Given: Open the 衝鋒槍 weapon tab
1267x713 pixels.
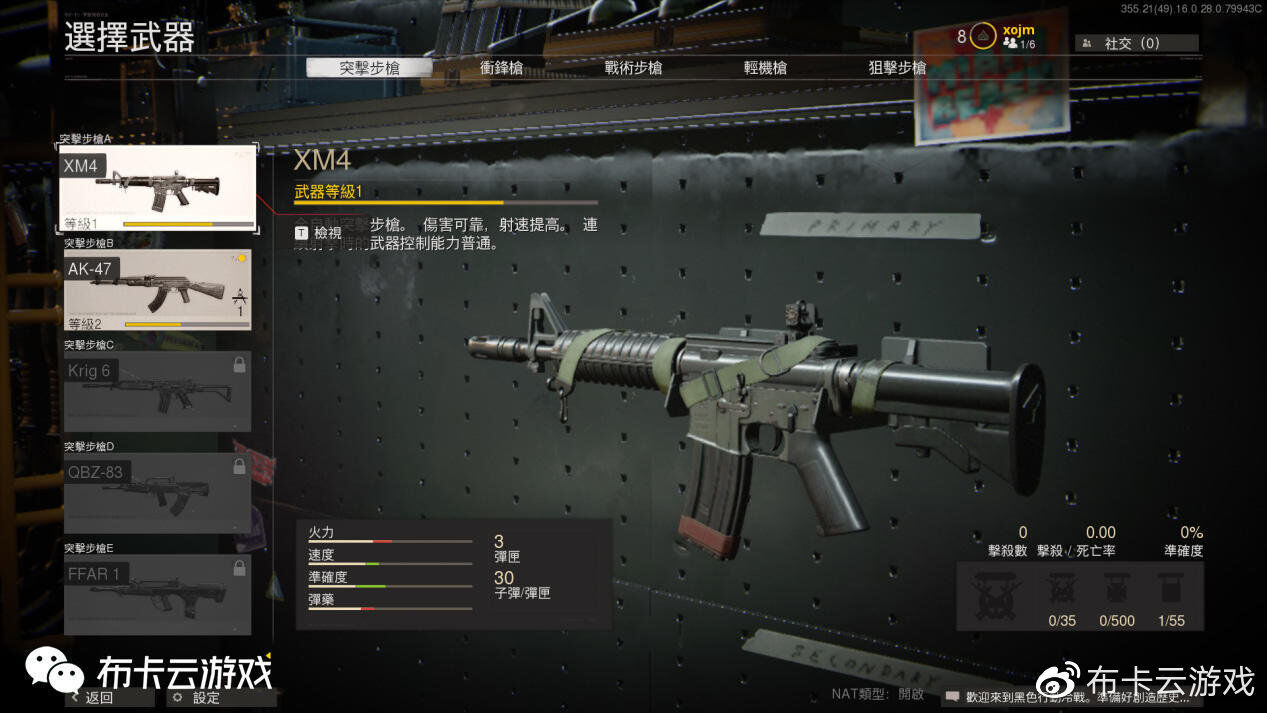Looking at the screenshot, I should 501,68.
